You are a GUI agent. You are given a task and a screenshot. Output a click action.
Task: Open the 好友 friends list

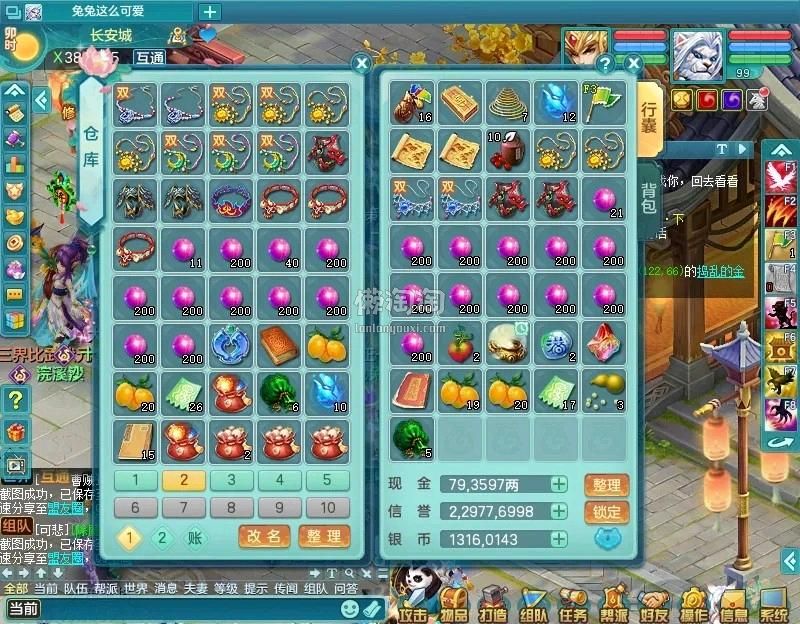point(653,603)
